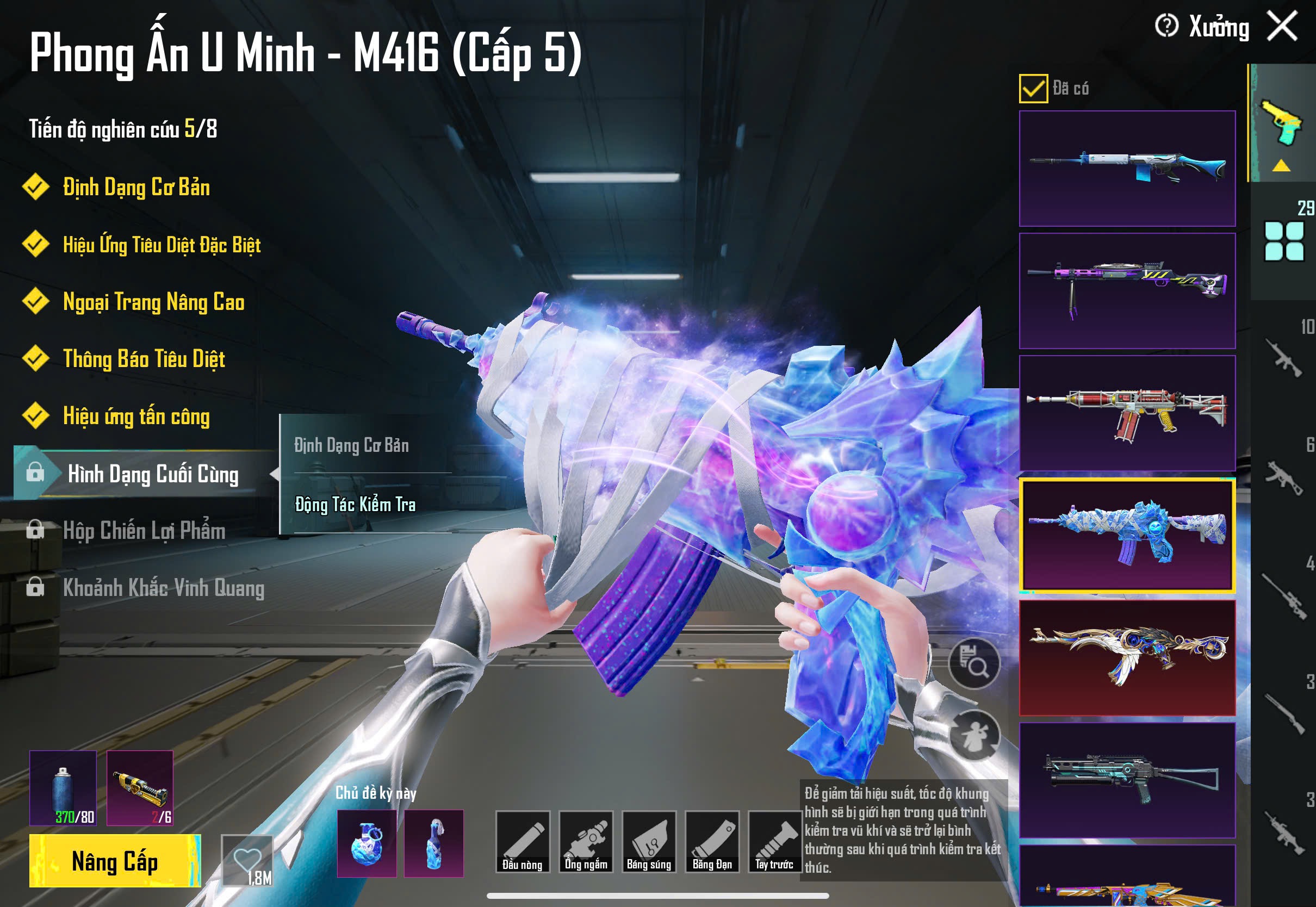Like the skin with heart button
The width and height of the screenshot is (1316, 907).
click(x=248, y=861)
